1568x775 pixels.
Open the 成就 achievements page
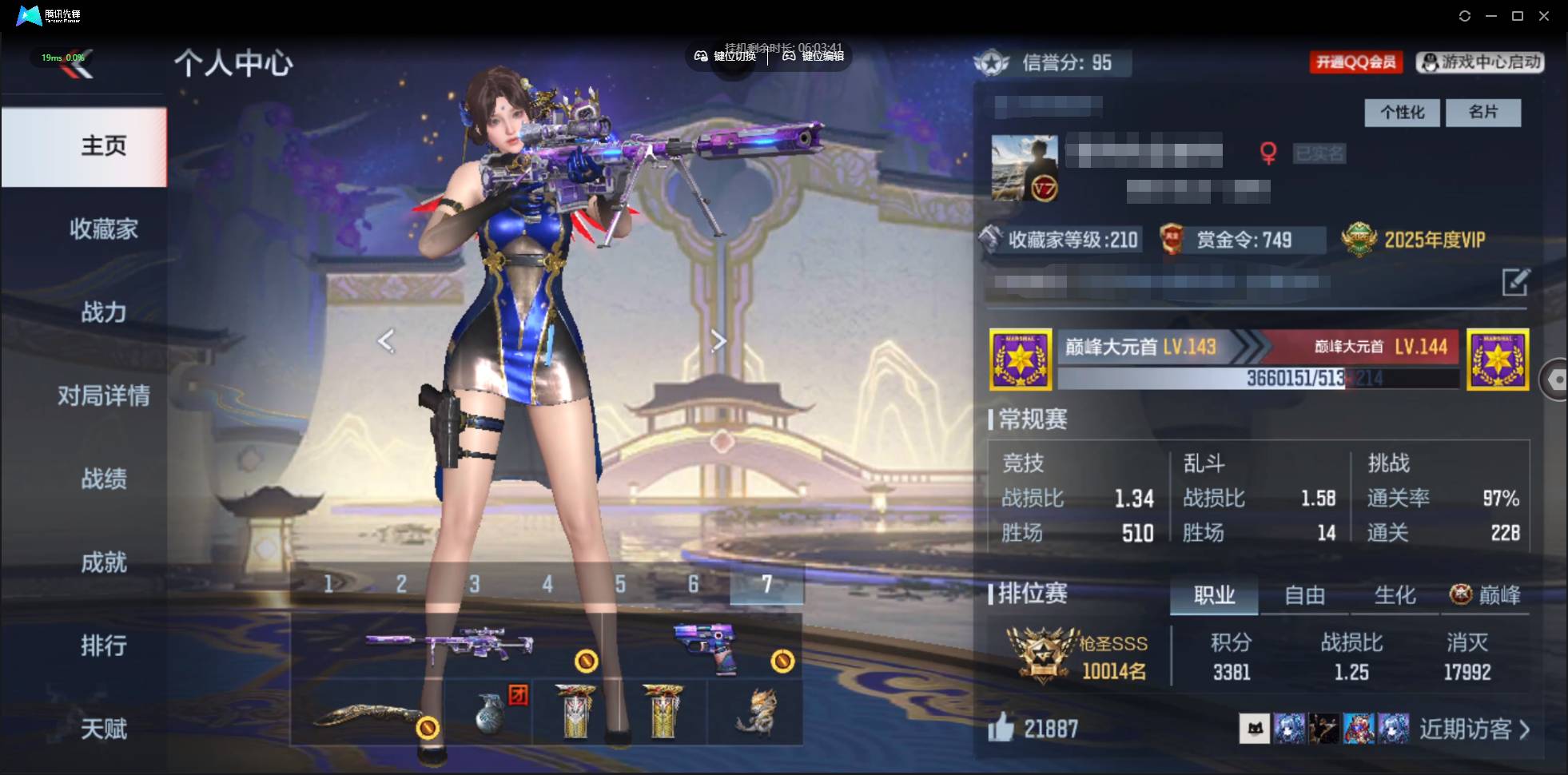click(x=103, y=562)
